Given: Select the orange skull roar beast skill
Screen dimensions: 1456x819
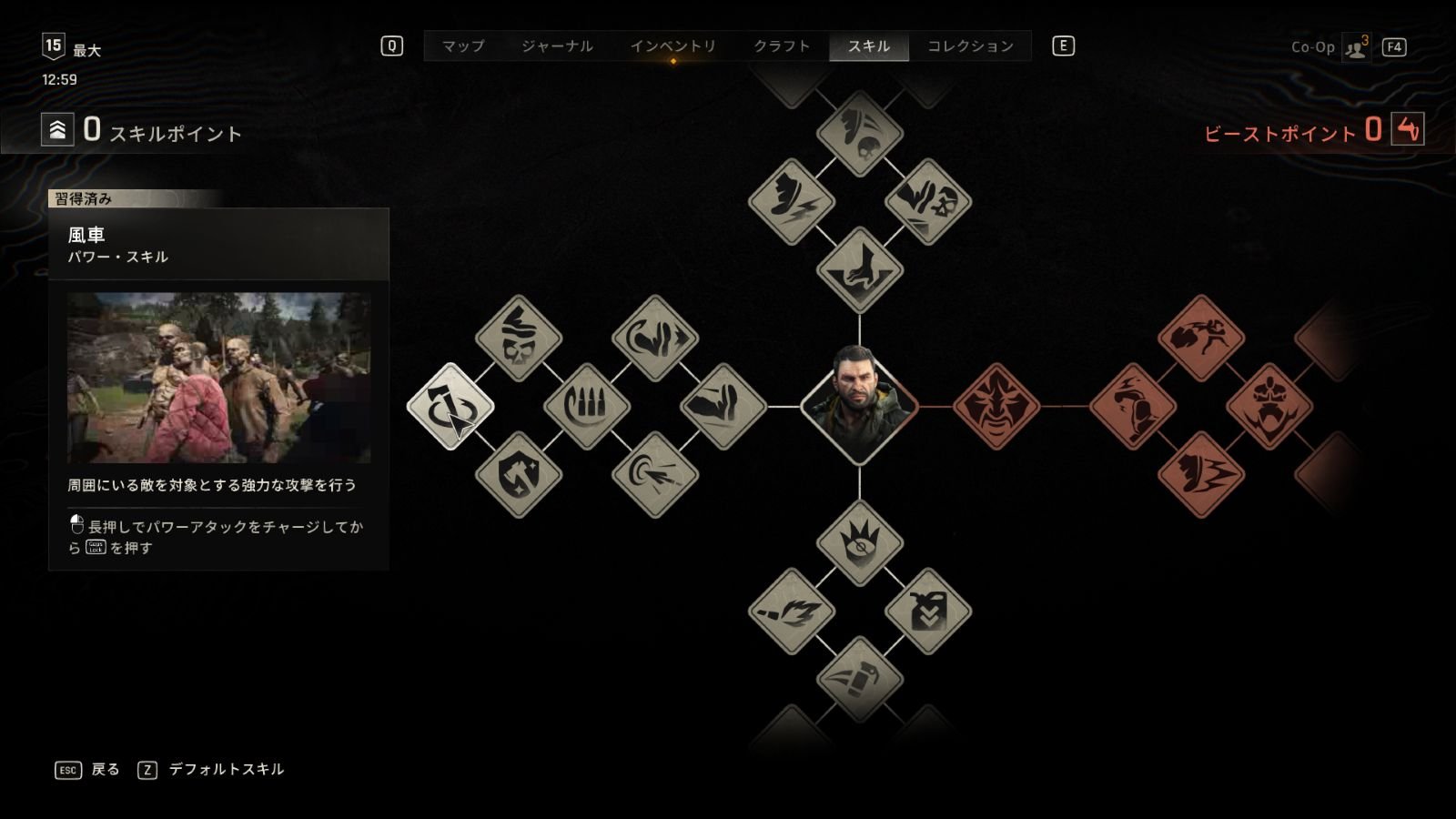Looking at the screenshot, I should [1269, 407].
